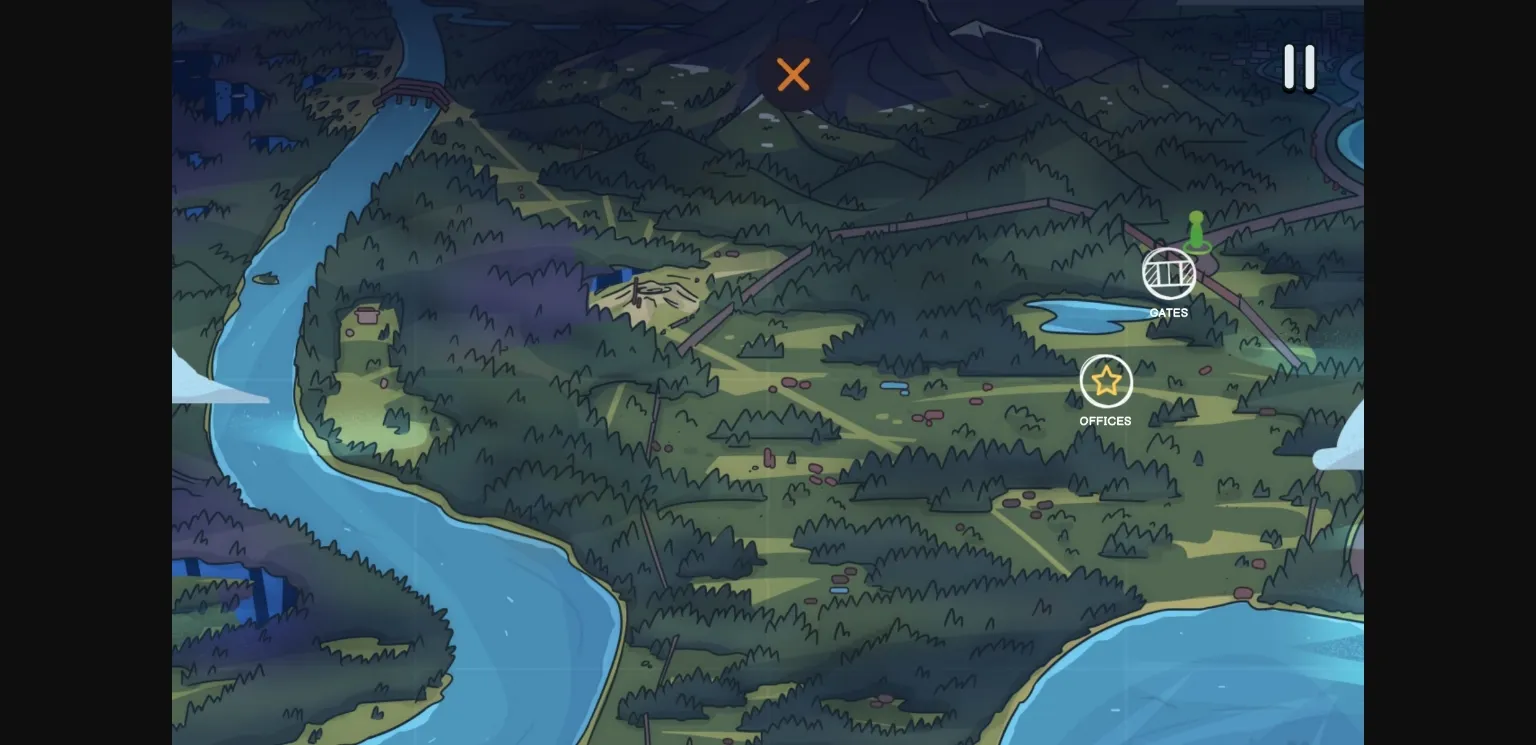
Task: Click the green player location pin
Action: click(x=1196, y=232)
